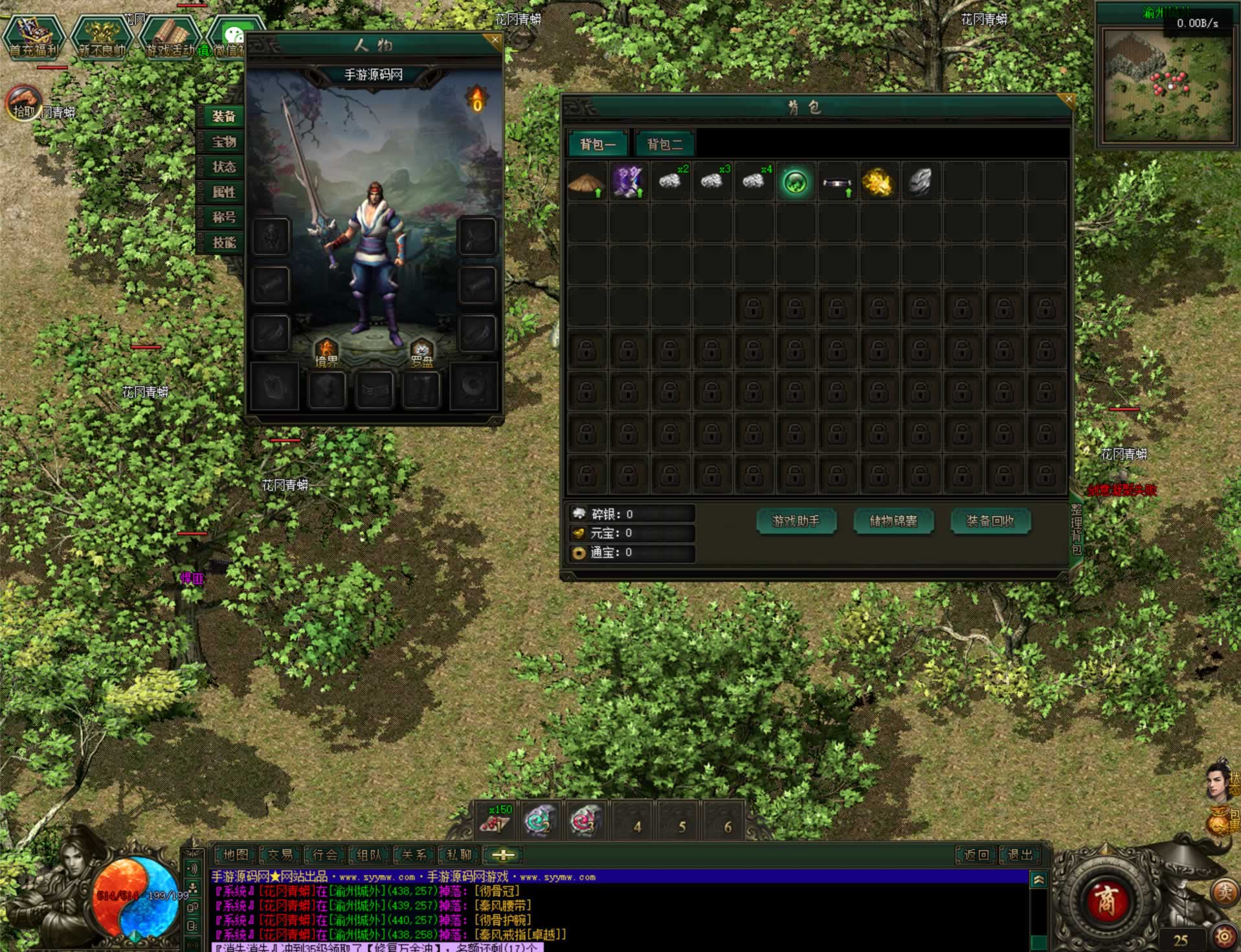Open the 游戏助手 game assistant
Image resolution: width=1241 pixels, height=952 pixels.
pyautogui.click(x=796, y=521)
